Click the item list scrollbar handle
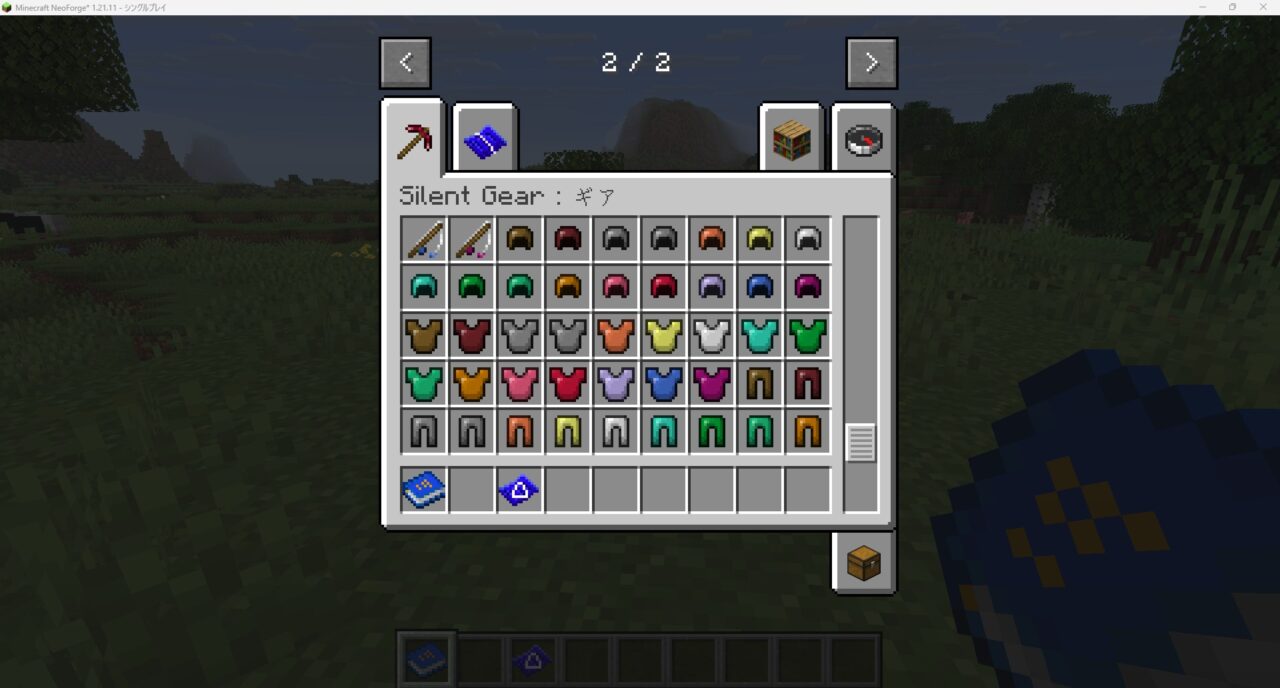This screenshot has height=688, width=1280. (x=860, y=442)
